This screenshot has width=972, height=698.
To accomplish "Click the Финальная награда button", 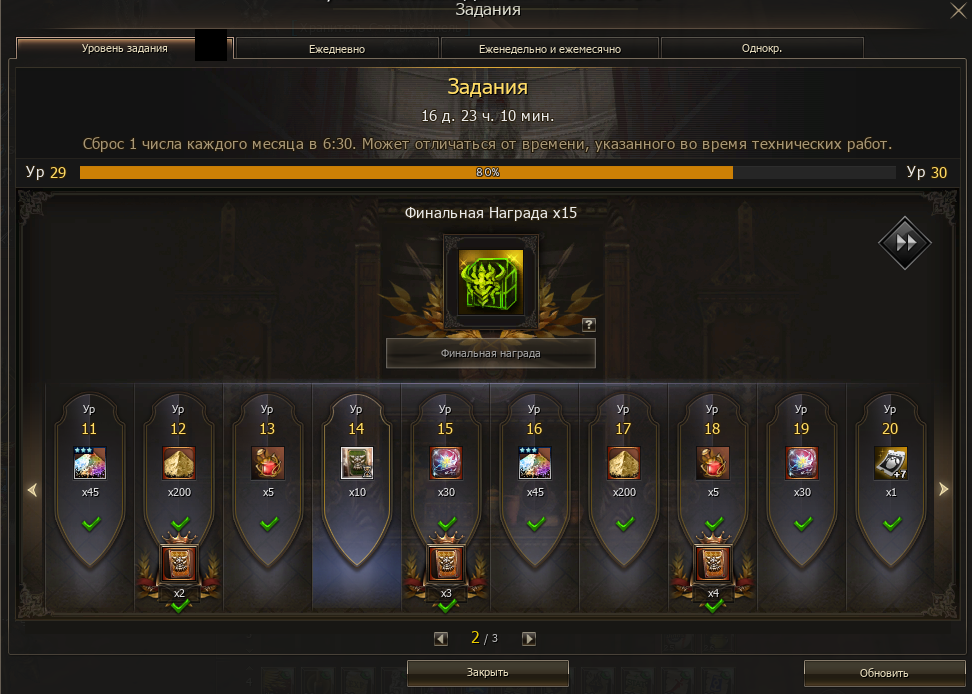I will point(490,353).
